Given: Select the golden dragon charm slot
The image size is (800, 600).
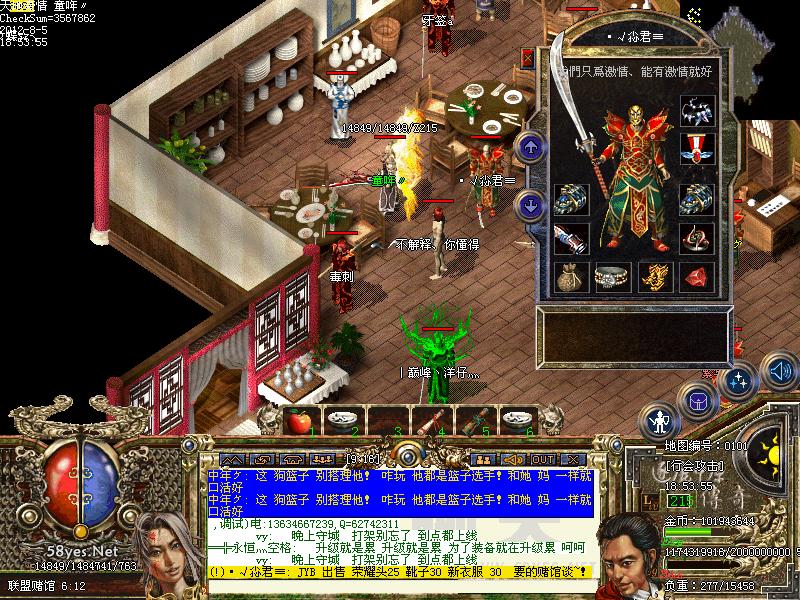Looking at the screenshot, I should [655, 276].
